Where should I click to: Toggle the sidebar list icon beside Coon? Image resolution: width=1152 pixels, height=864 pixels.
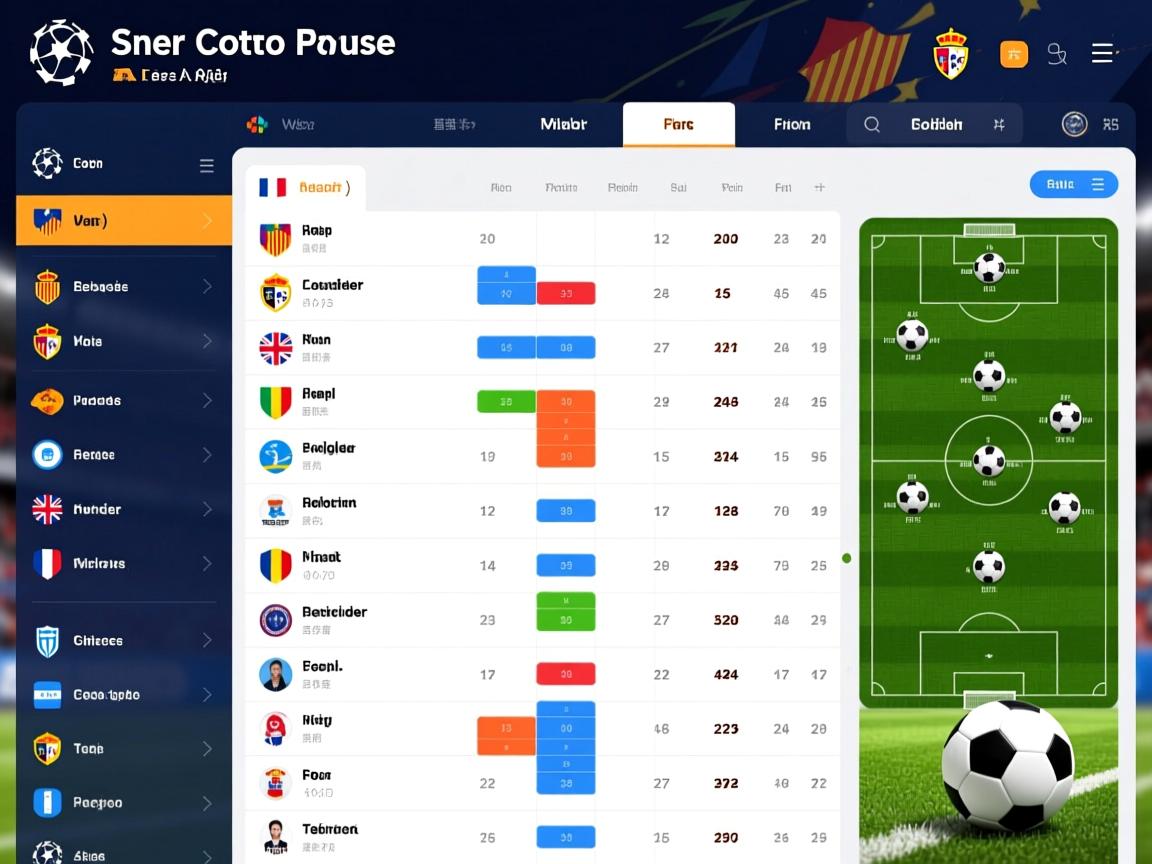(206, 166)
